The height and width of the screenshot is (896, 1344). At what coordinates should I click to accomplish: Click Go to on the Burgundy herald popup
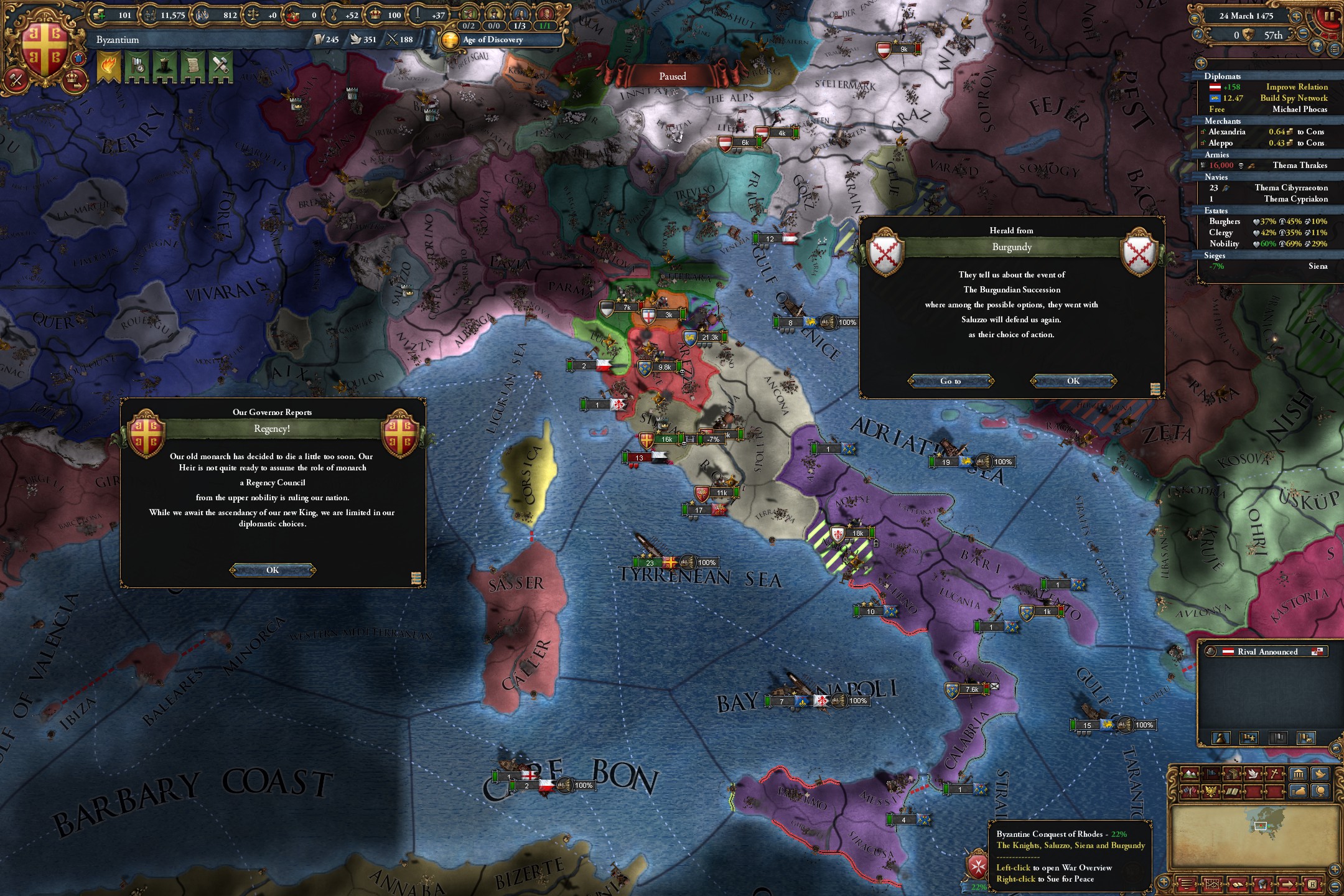pyautogui.click(x=951, y=381)
